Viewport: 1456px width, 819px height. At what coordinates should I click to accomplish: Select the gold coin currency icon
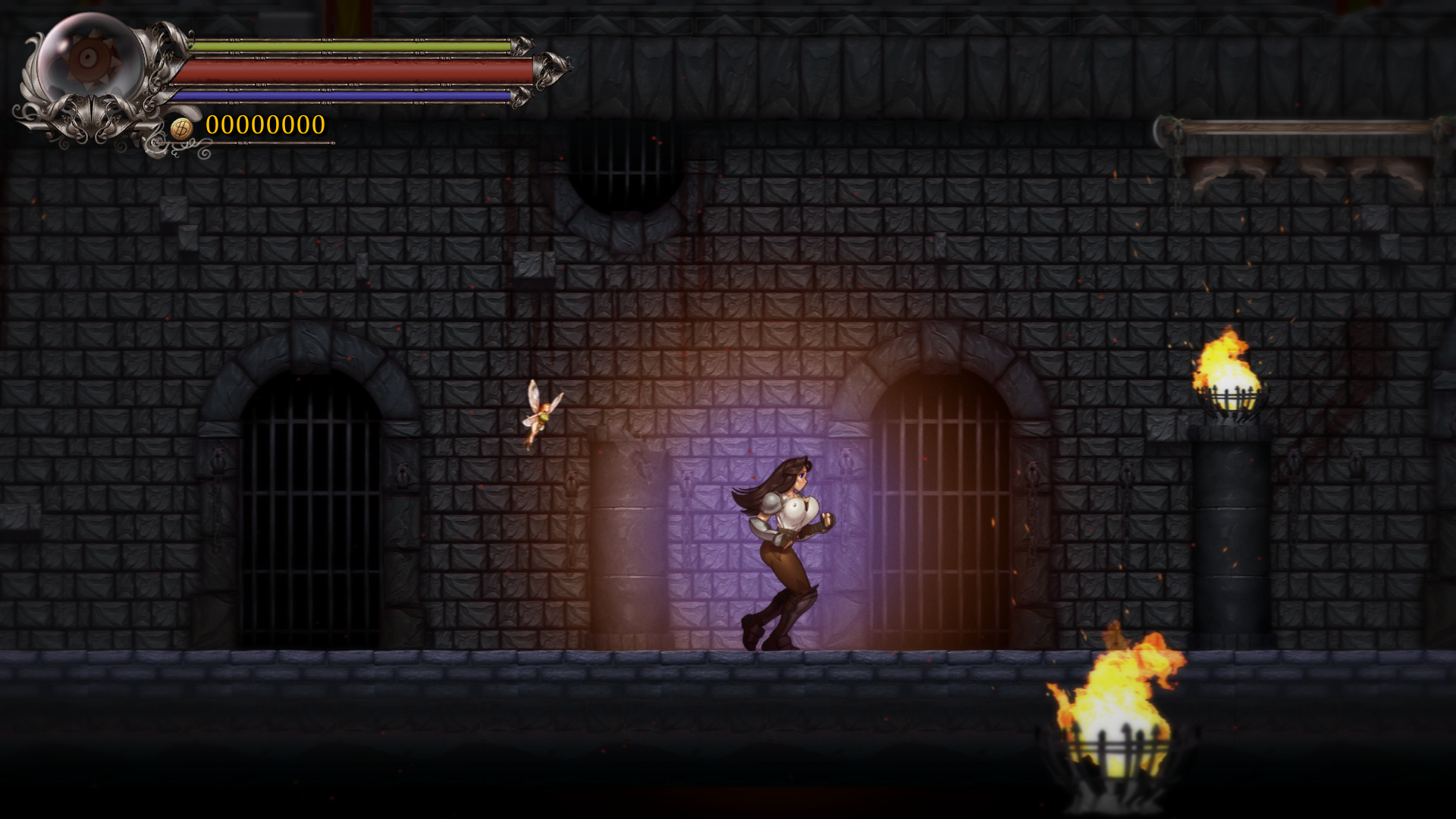[181, 127]
